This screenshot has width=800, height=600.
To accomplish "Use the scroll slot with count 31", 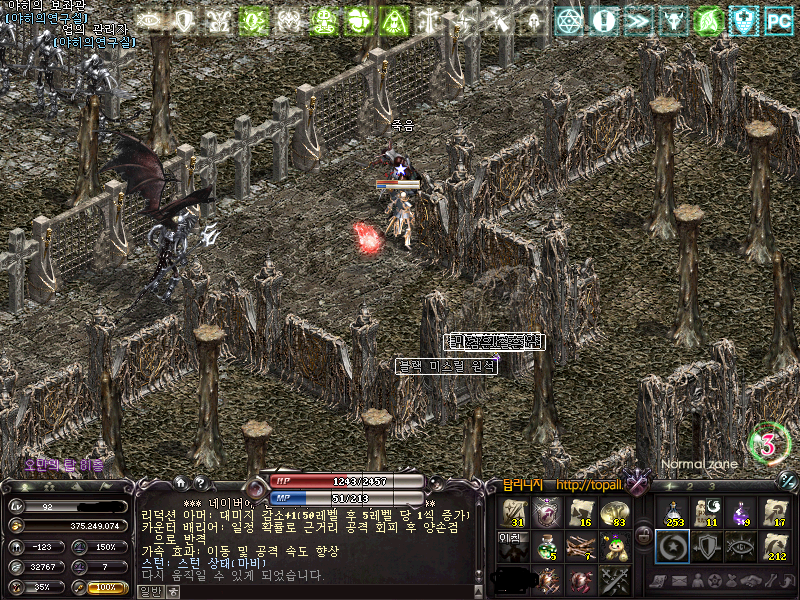I will click(513, 513).
